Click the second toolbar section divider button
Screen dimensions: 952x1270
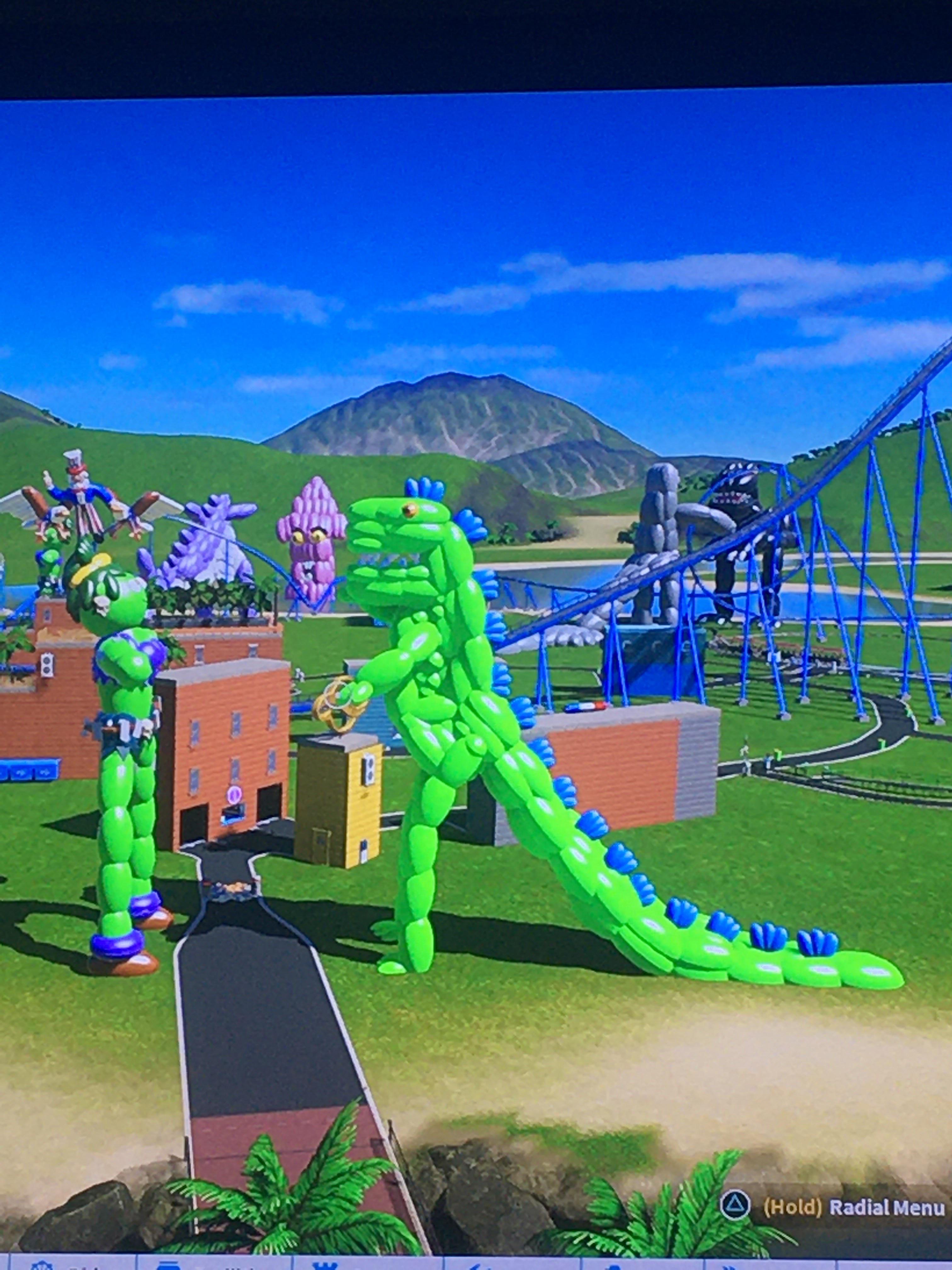[293, 1263]
